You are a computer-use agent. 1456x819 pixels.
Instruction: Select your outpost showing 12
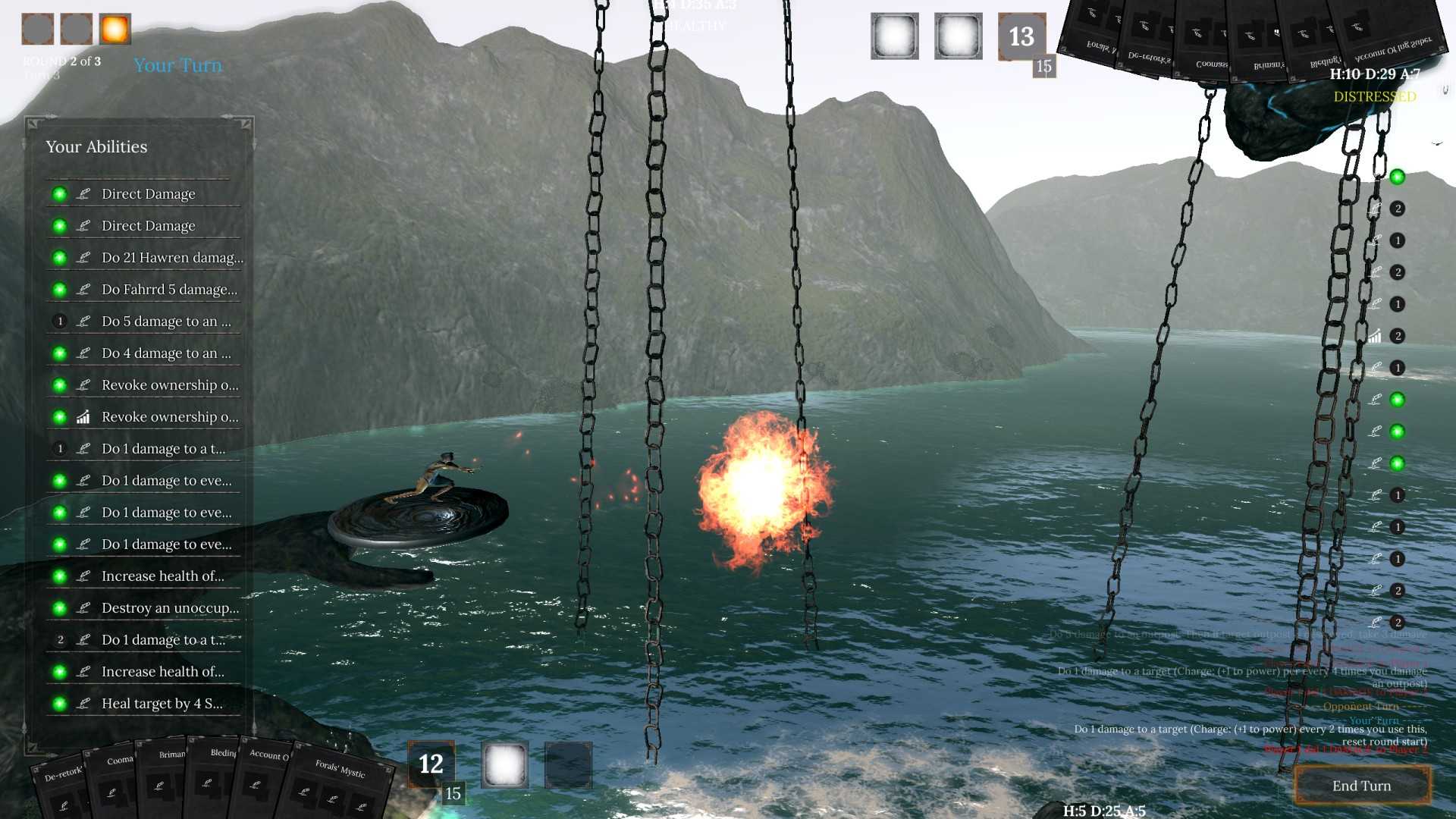click(431, 764)
